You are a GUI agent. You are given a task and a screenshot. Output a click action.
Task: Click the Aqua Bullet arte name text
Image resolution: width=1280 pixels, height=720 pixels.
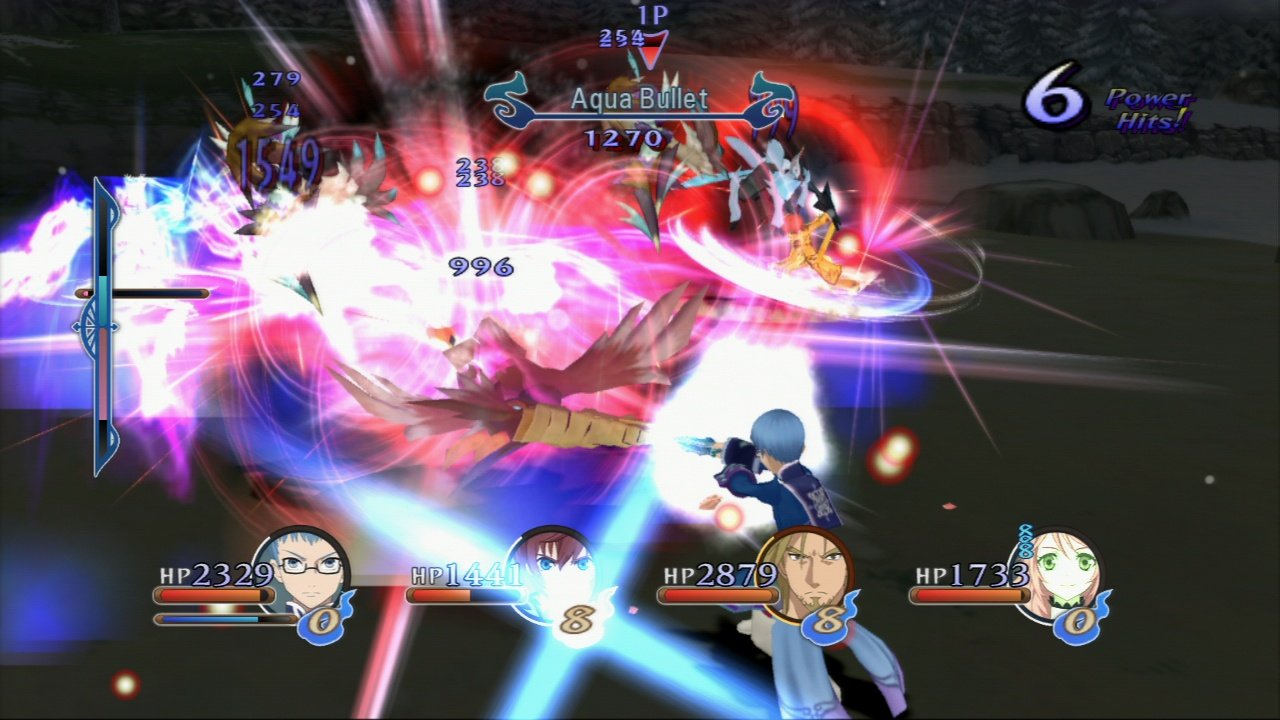pos(638,99)
